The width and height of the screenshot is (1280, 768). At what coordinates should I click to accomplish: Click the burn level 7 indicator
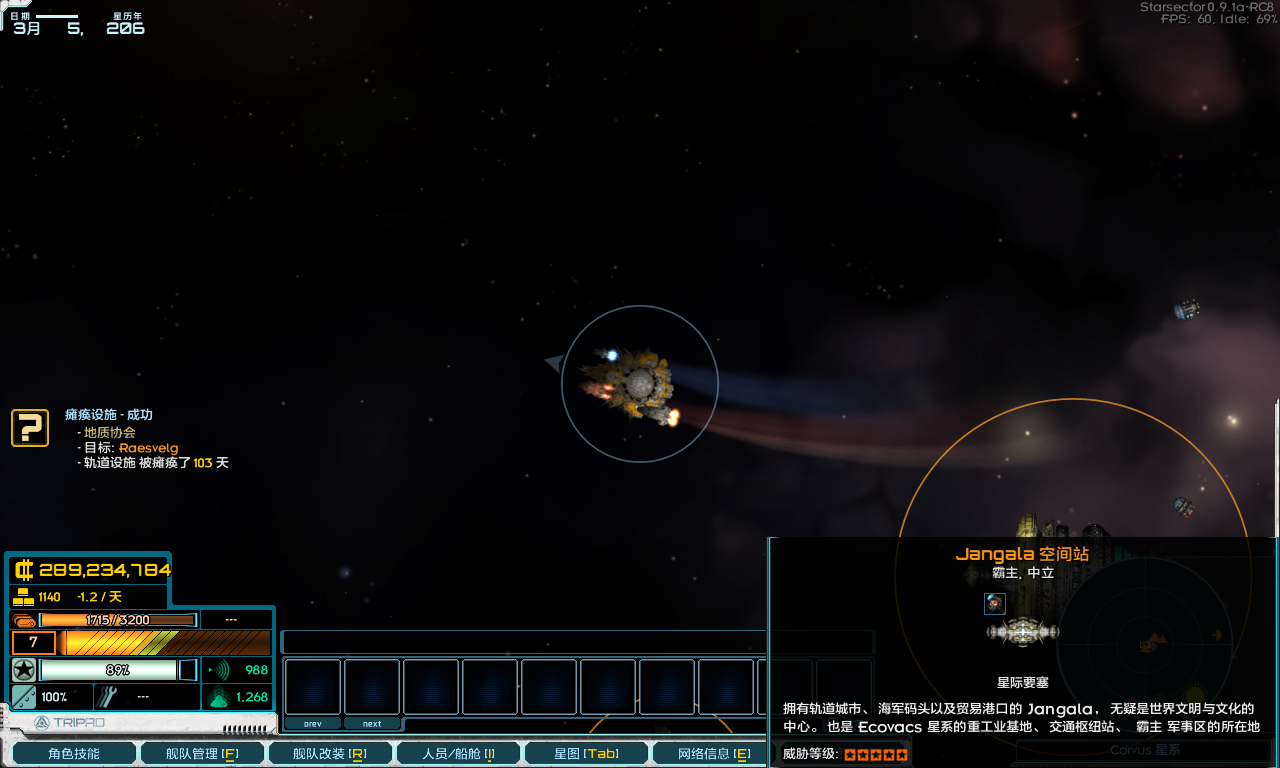coord(34,643)
